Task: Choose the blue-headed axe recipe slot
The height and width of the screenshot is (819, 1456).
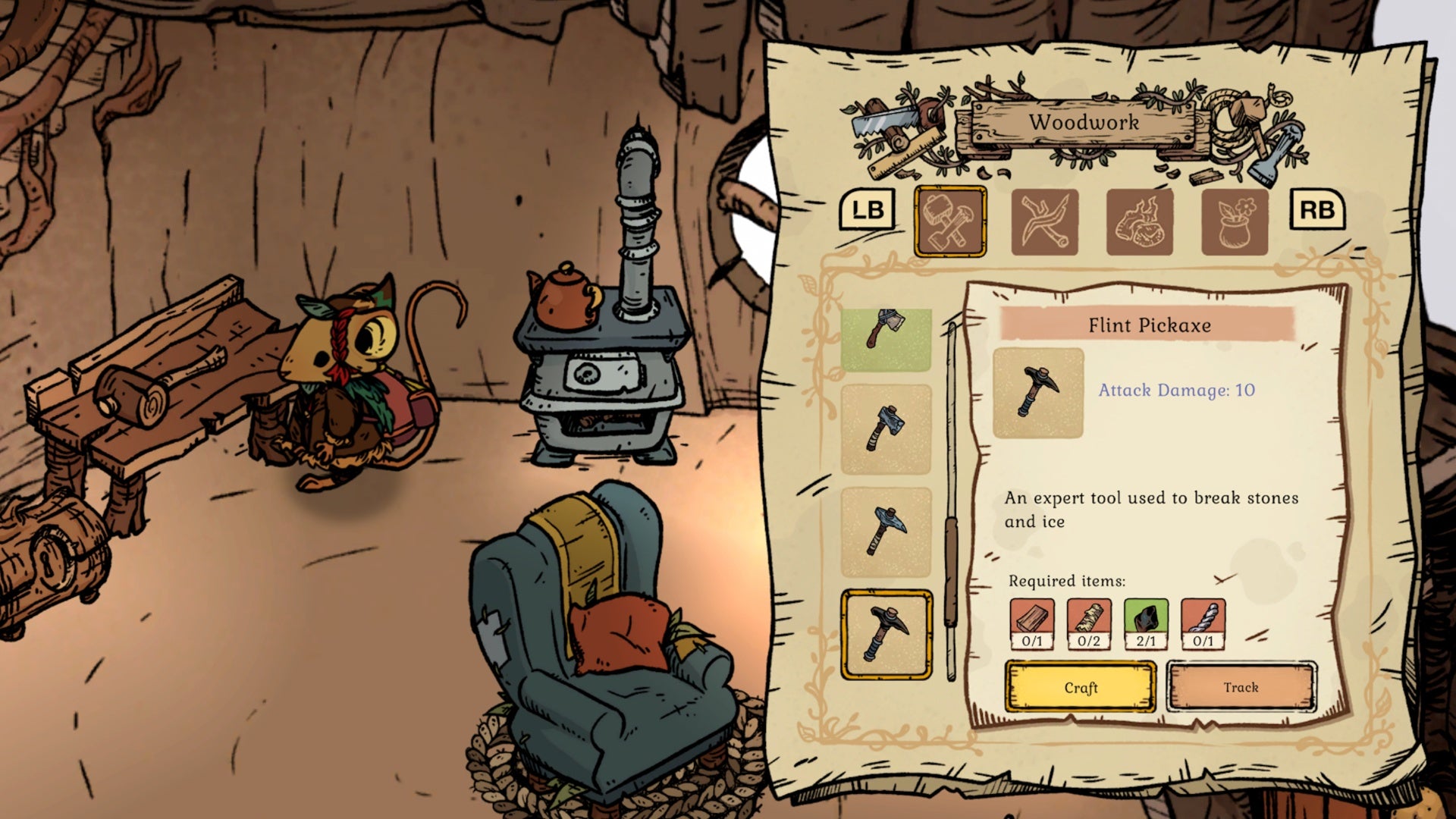Action: point(886,428)
